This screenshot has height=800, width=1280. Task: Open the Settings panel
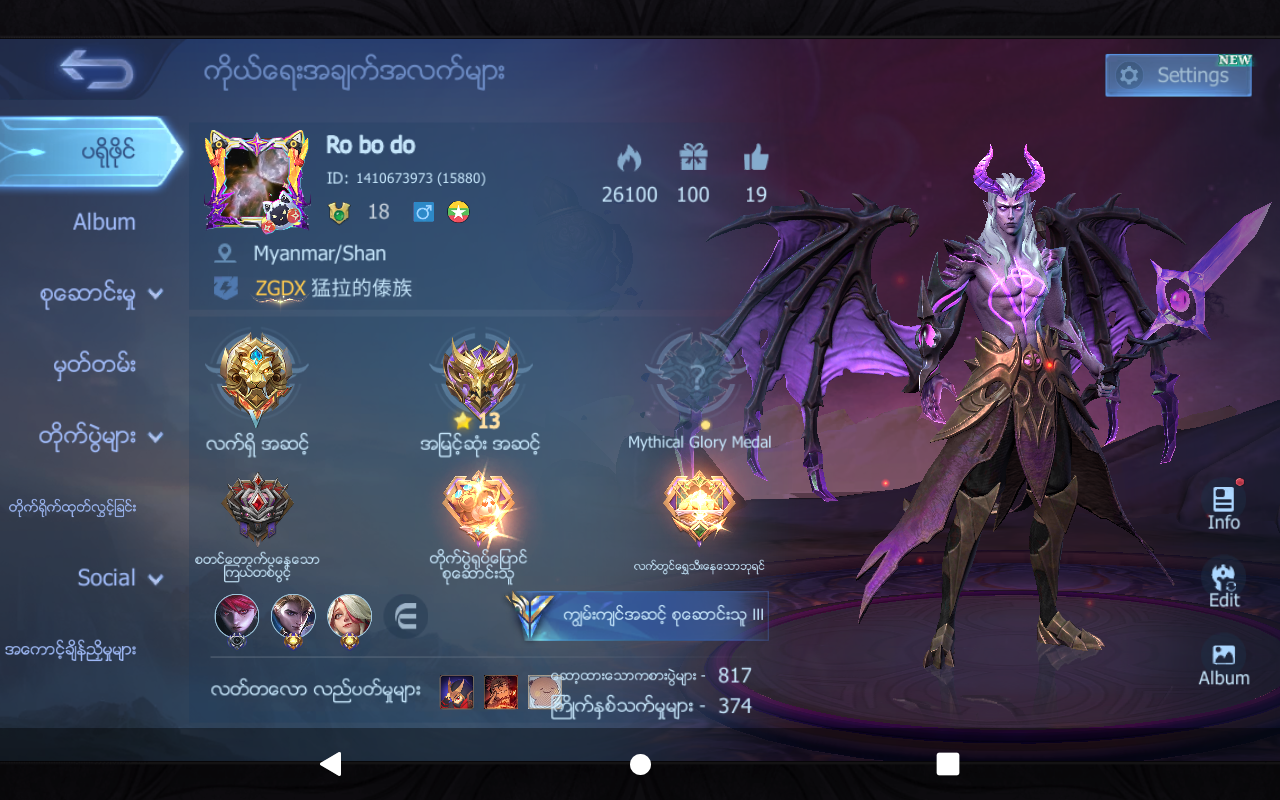pyautogui.click(x=1178, y=75)
